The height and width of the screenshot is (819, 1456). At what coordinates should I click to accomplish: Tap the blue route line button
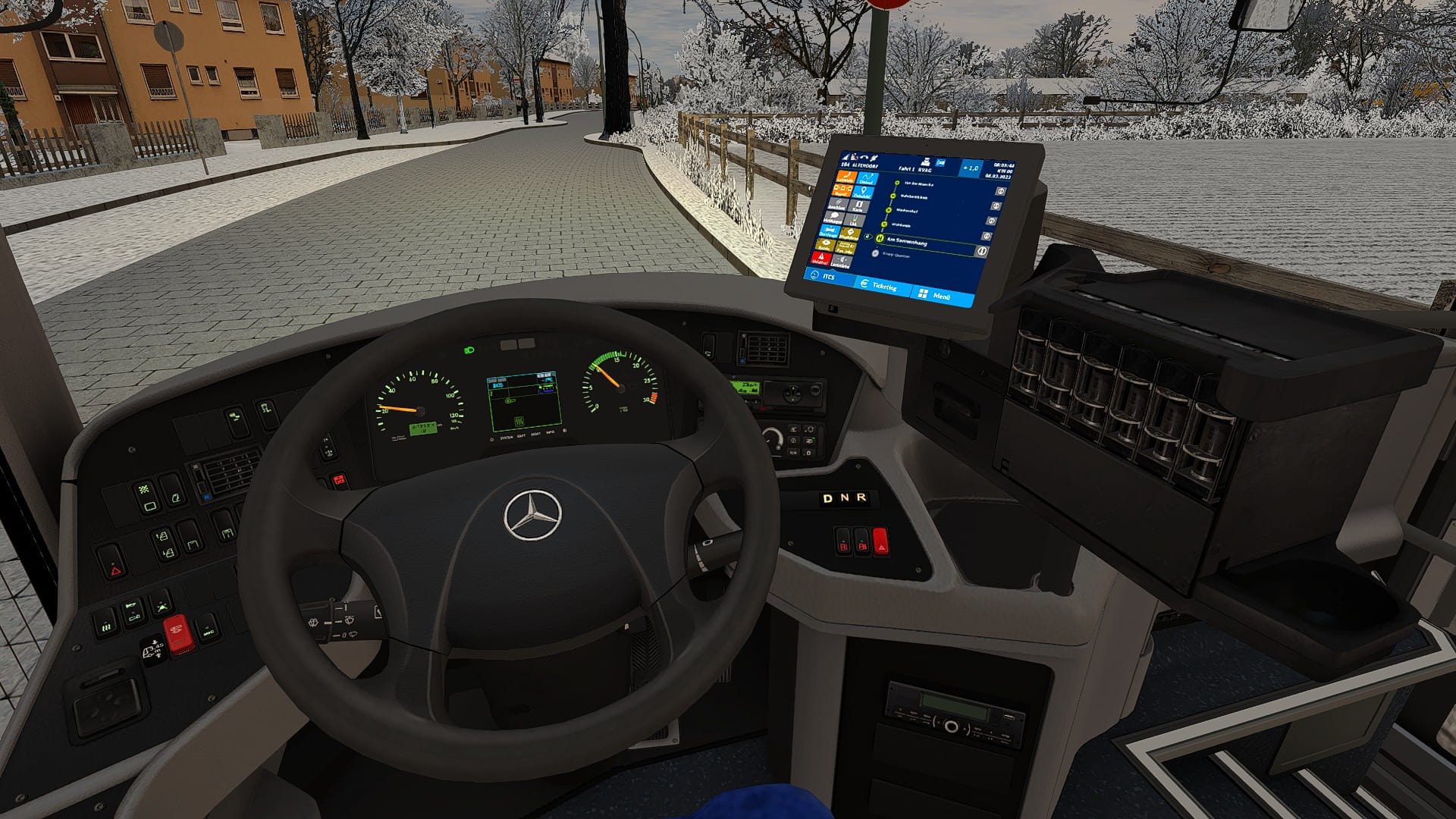click(x=866, y=180)
